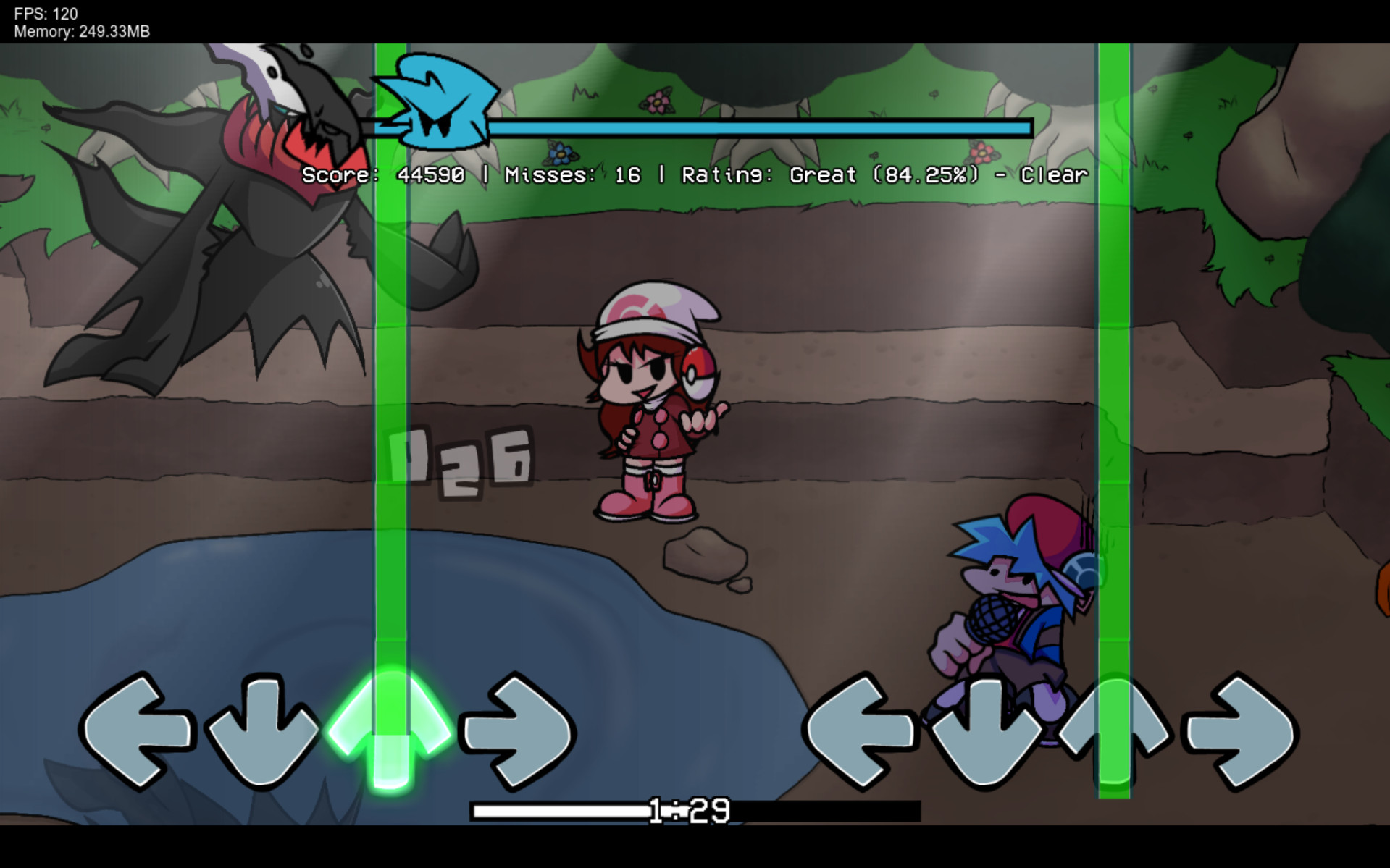Click the score and rating text
The width and height of the screenshot is (1390, 868).
pos(692,174)
